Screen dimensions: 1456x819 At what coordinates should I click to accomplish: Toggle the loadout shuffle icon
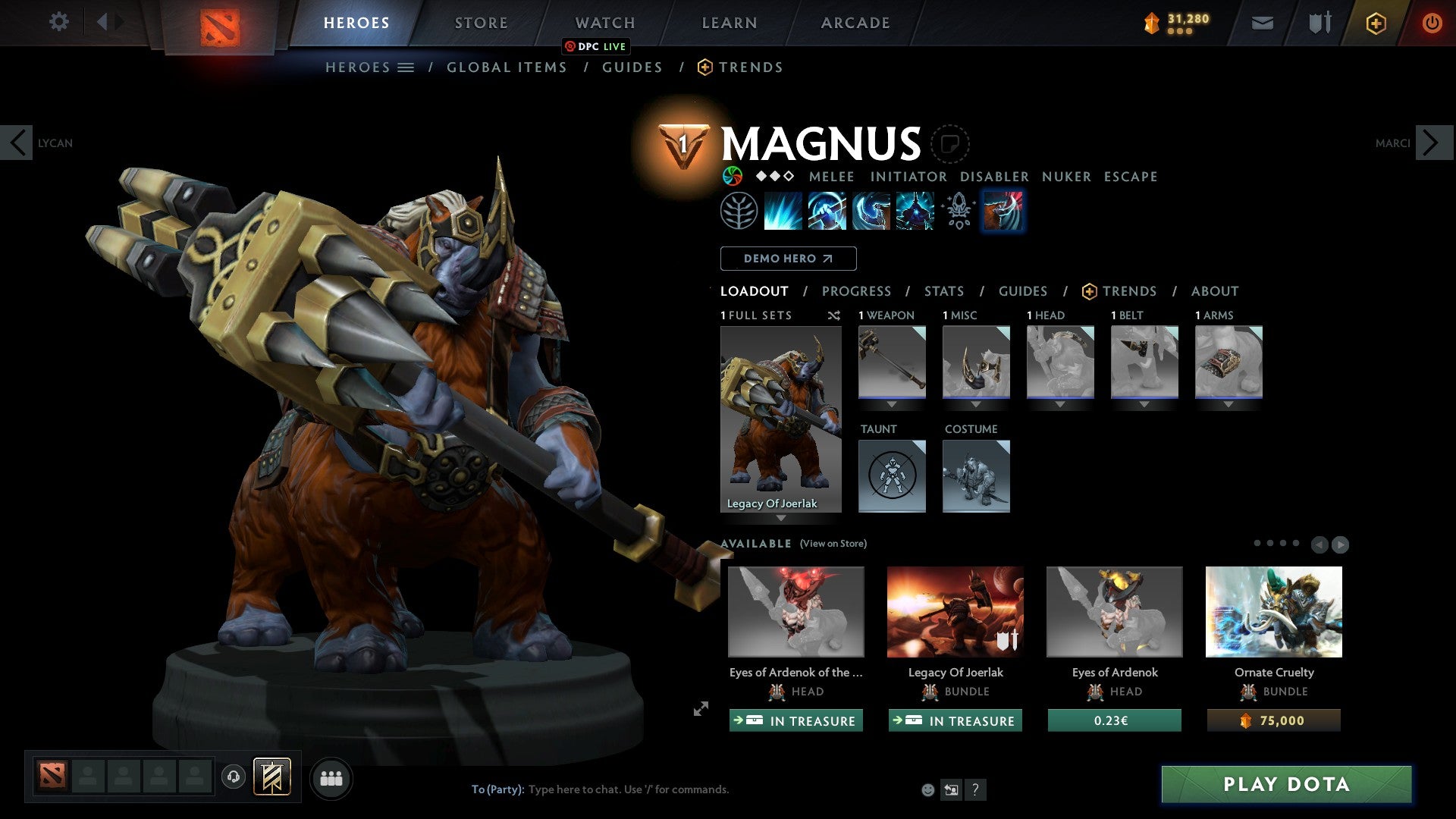[833, 315]
